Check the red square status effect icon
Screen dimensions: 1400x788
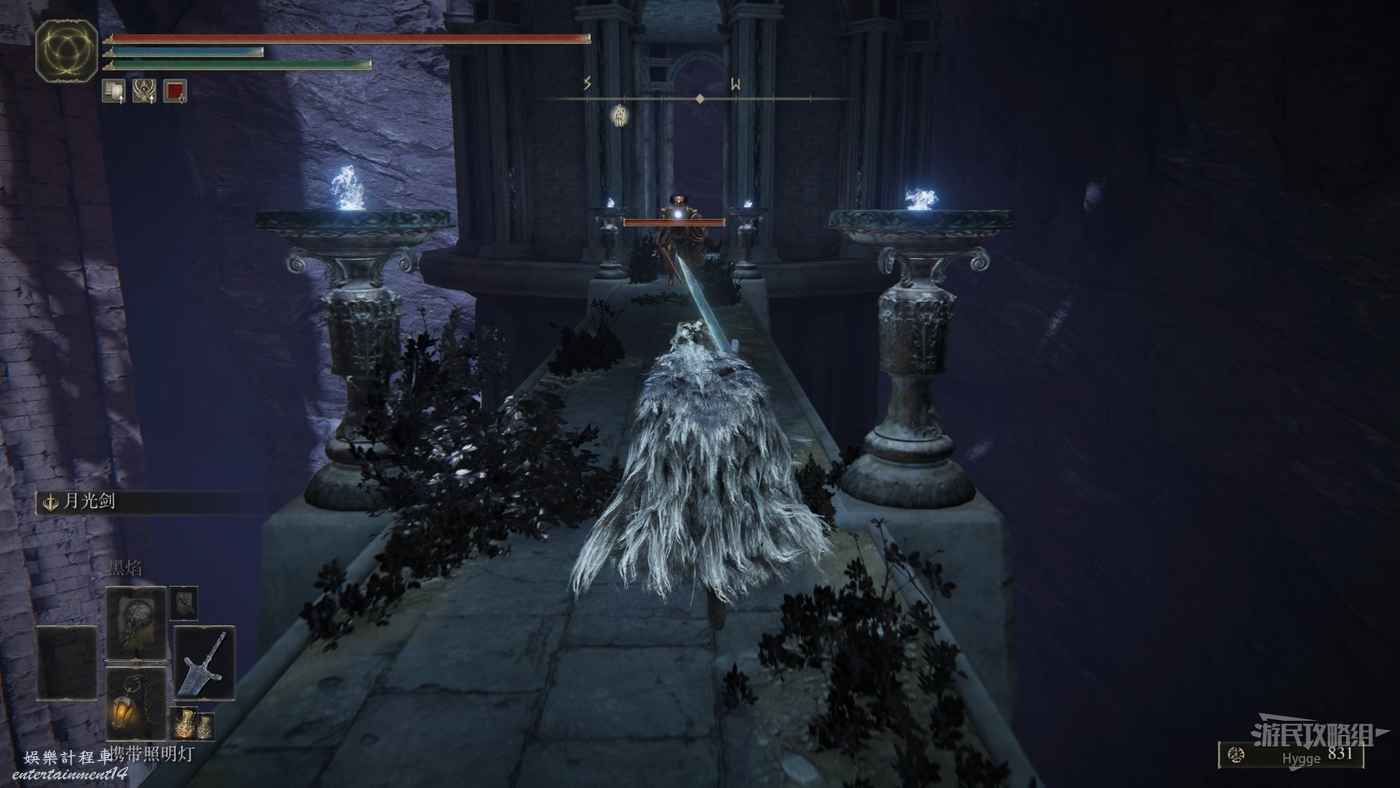[175, 91]
